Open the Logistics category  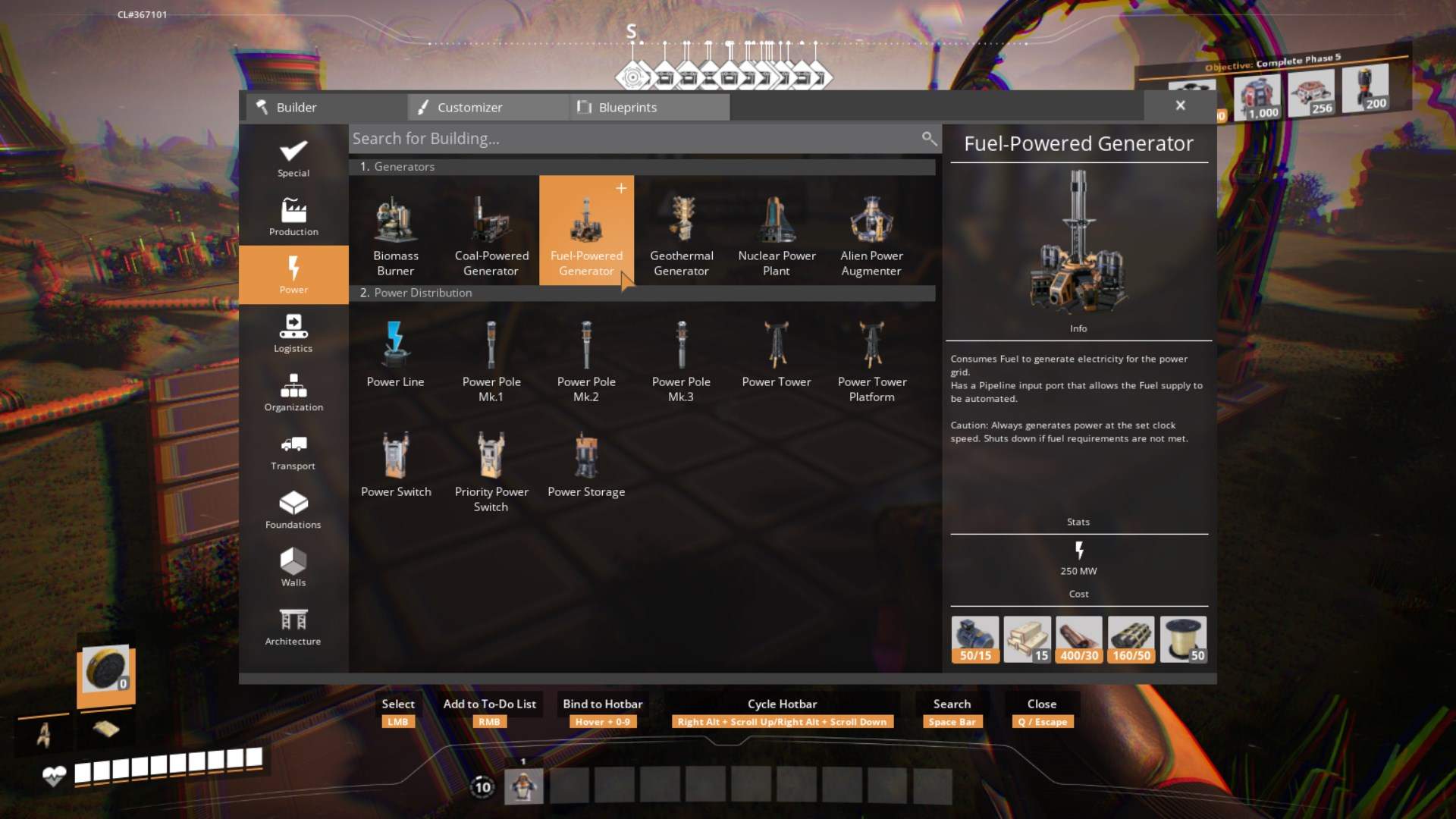tap(293, 332)
